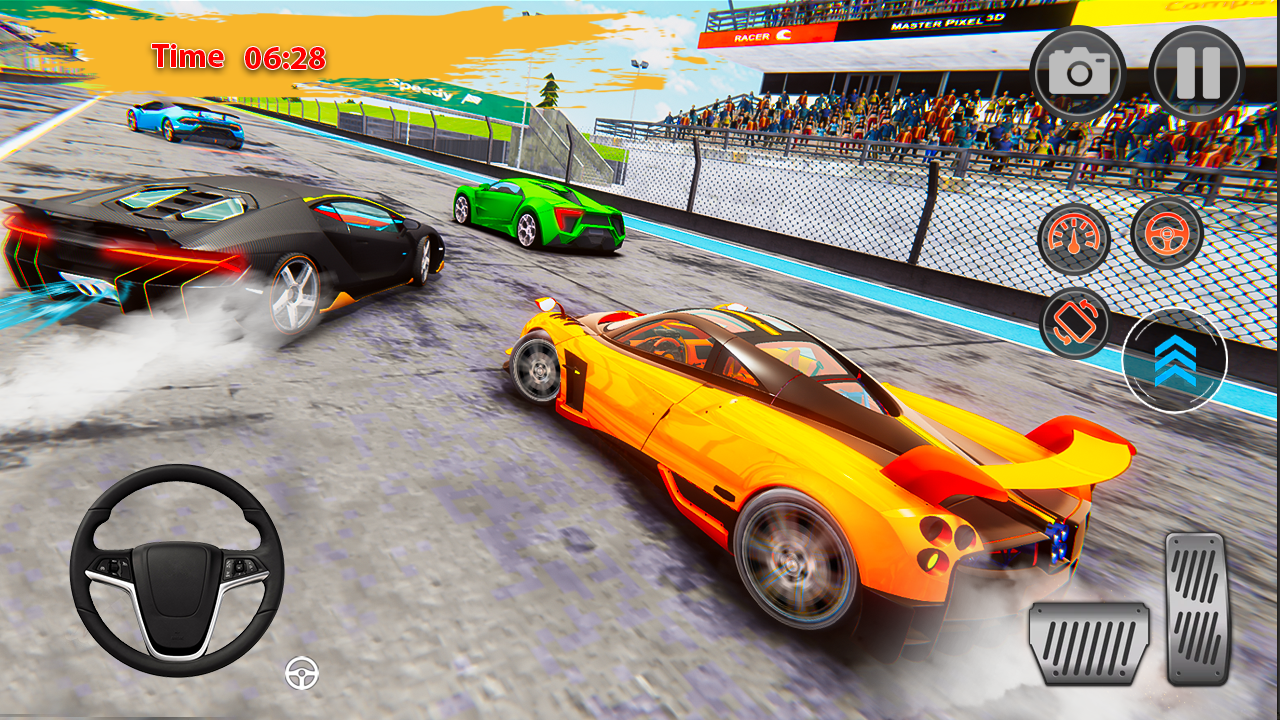Click the small white steering wheel indicator
This screenshot has height=720, width=1280.
(303, 671)
